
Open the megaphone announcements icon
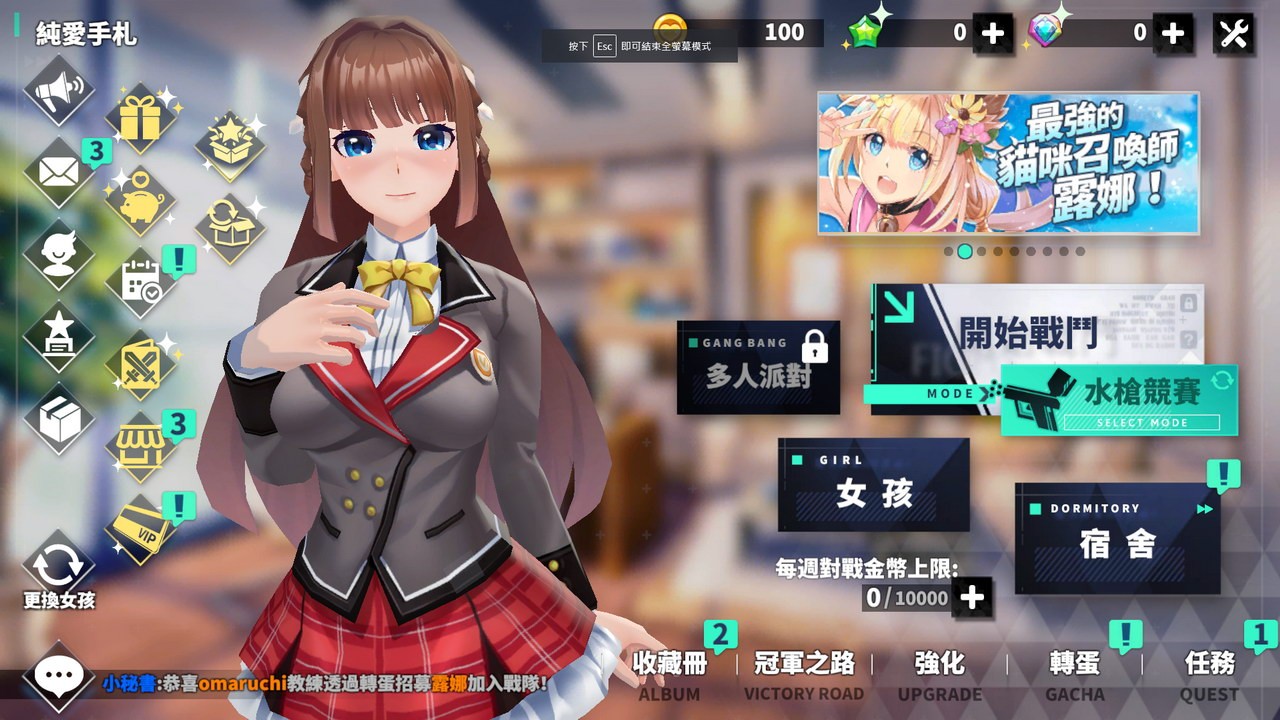pos(58,92)
